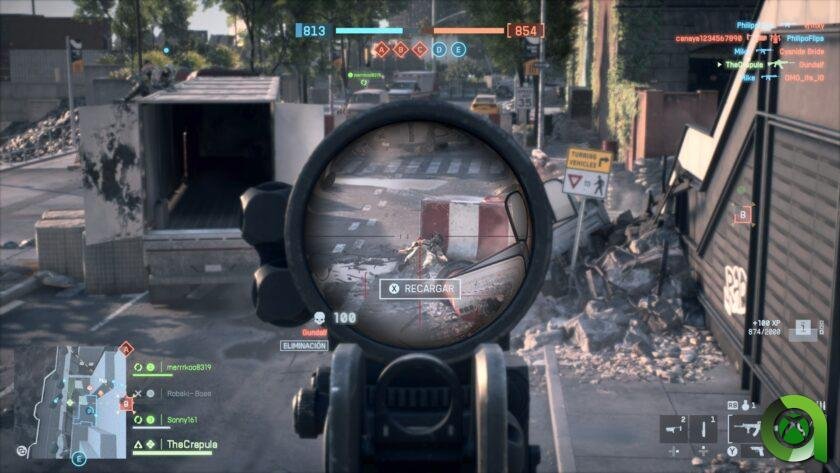840x473 pixels.
Task: Click capture point C in the top bar
Action: pyautogui.click(x=420, y=49)
